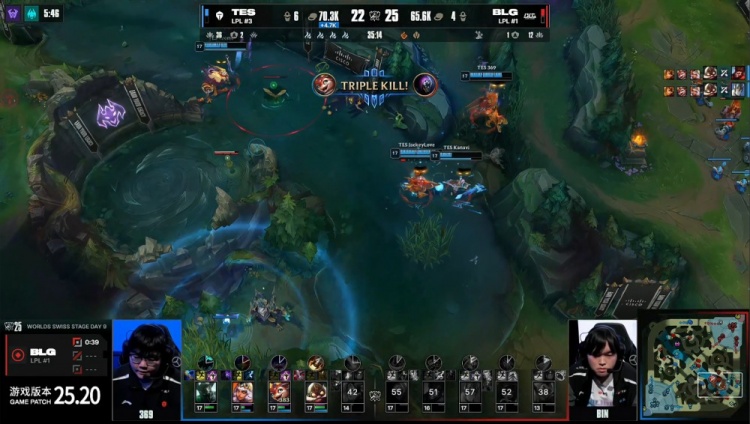The image size is (750, 424).
Task: Click the Game Patch 25.20 label
Action: click(x=56, y=395)
